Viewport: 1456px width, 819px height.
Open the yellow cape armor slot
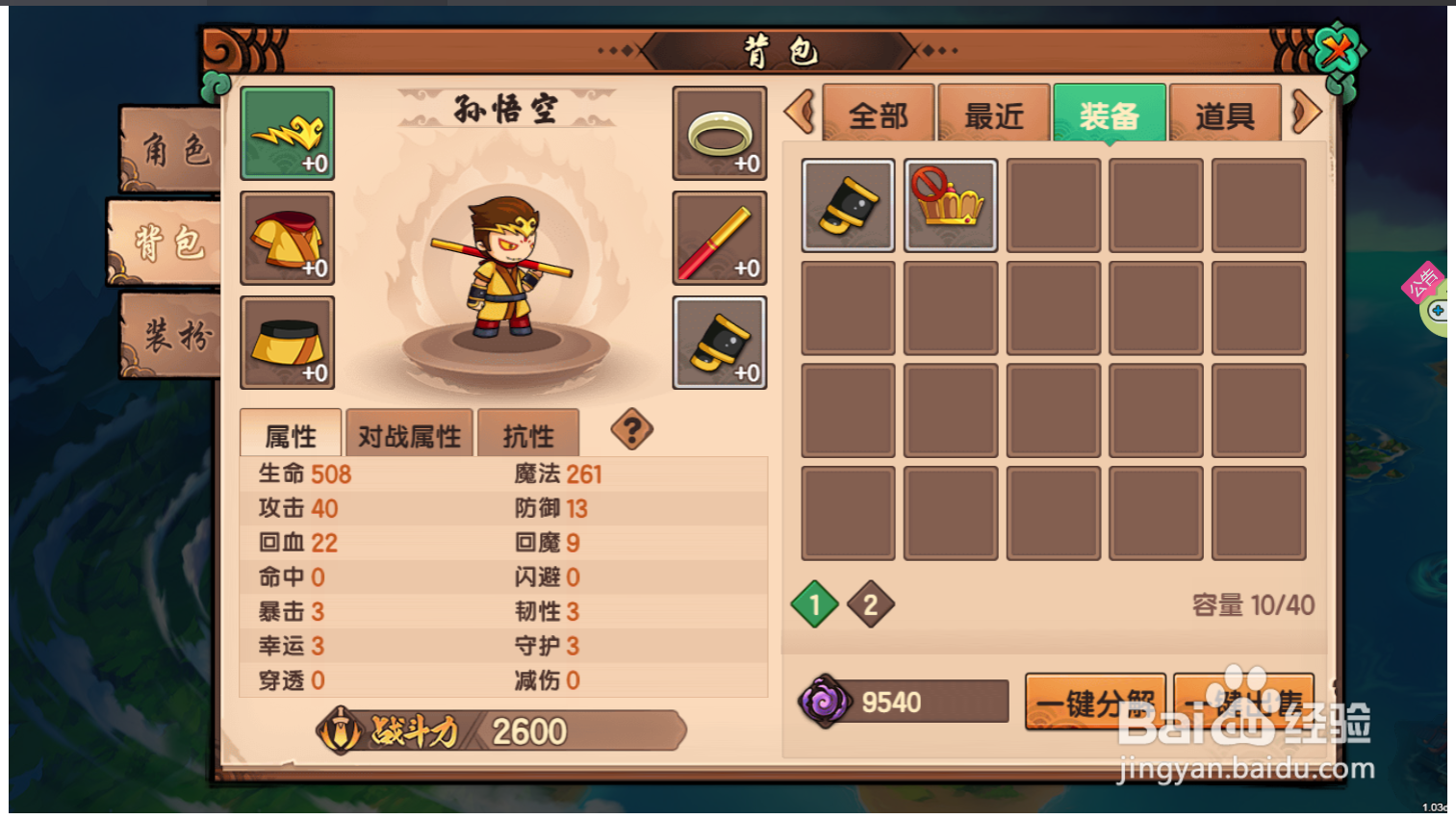click(x=287, y=238)
